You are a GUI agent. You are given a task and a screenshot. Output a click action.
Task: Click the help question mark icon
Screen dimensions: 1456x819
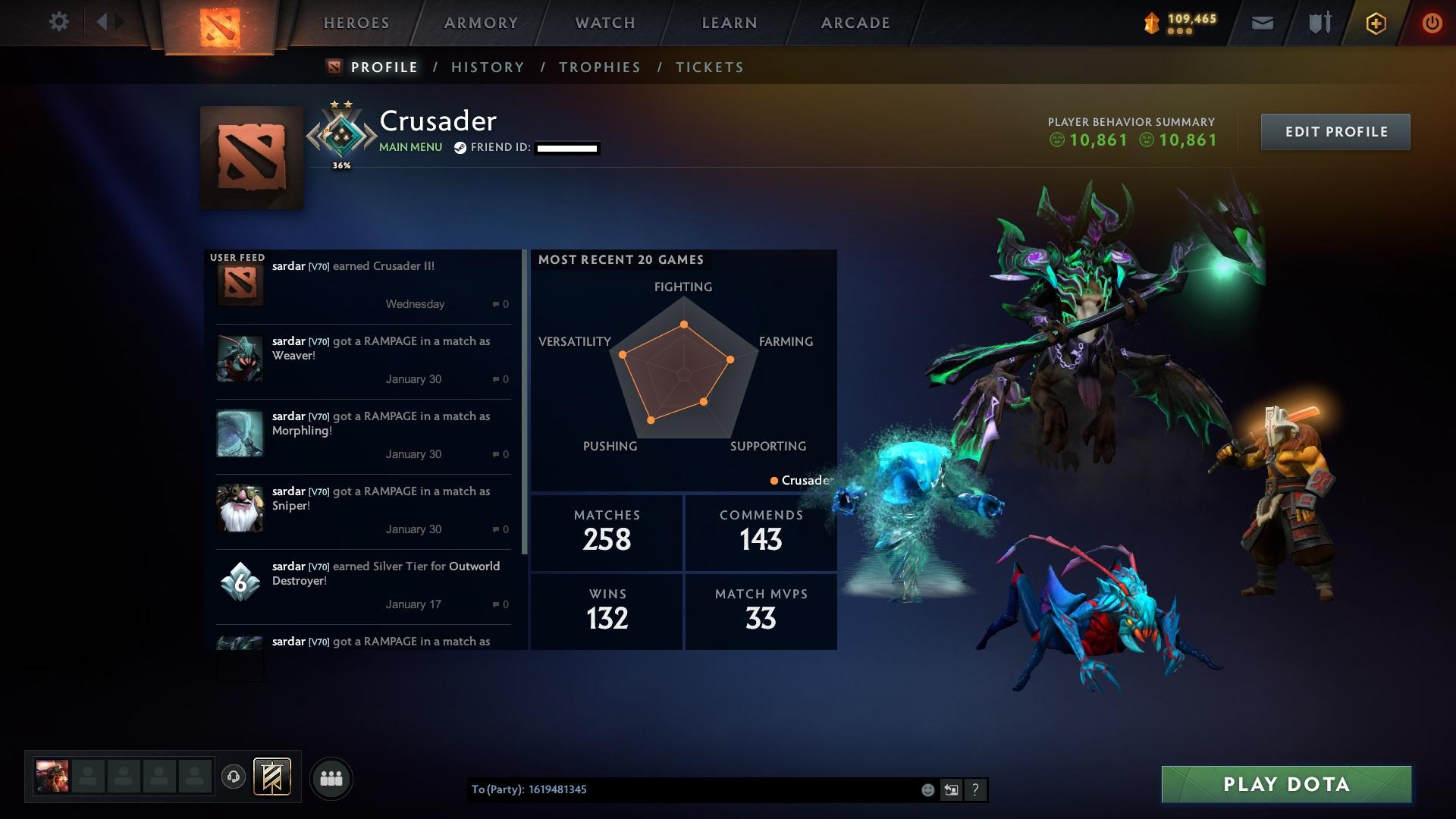click(975, 789)
